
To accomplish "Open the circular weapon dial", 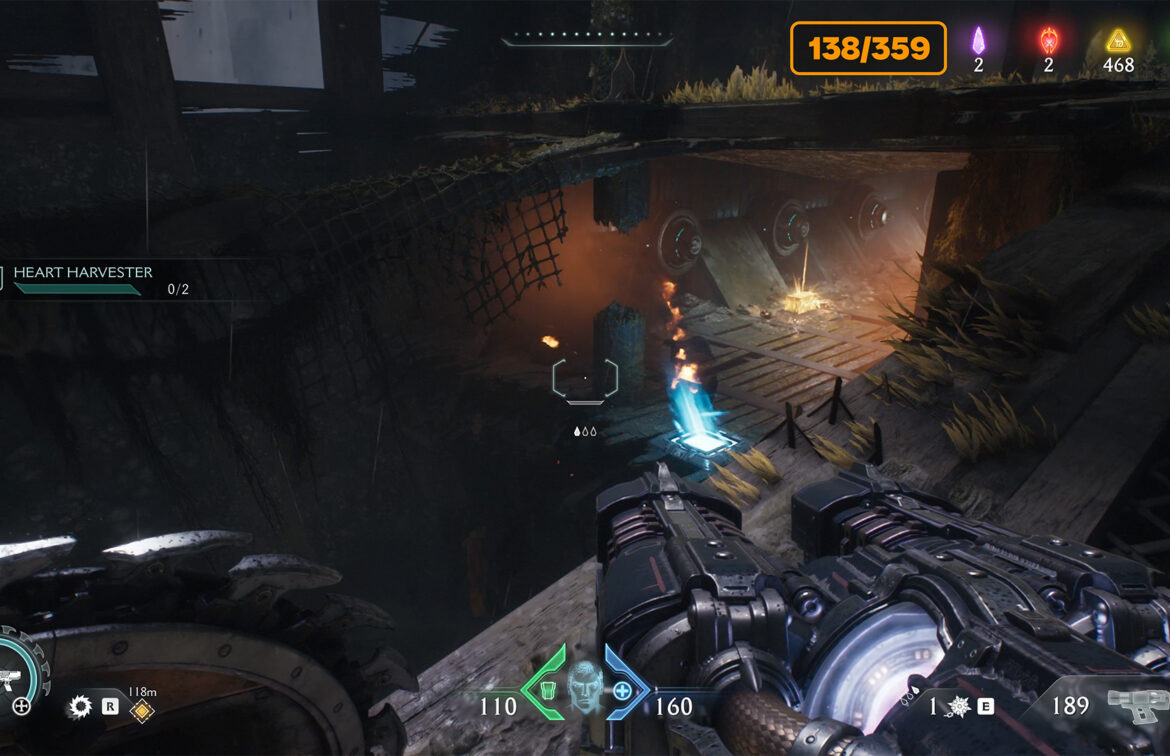I will 20,677.
